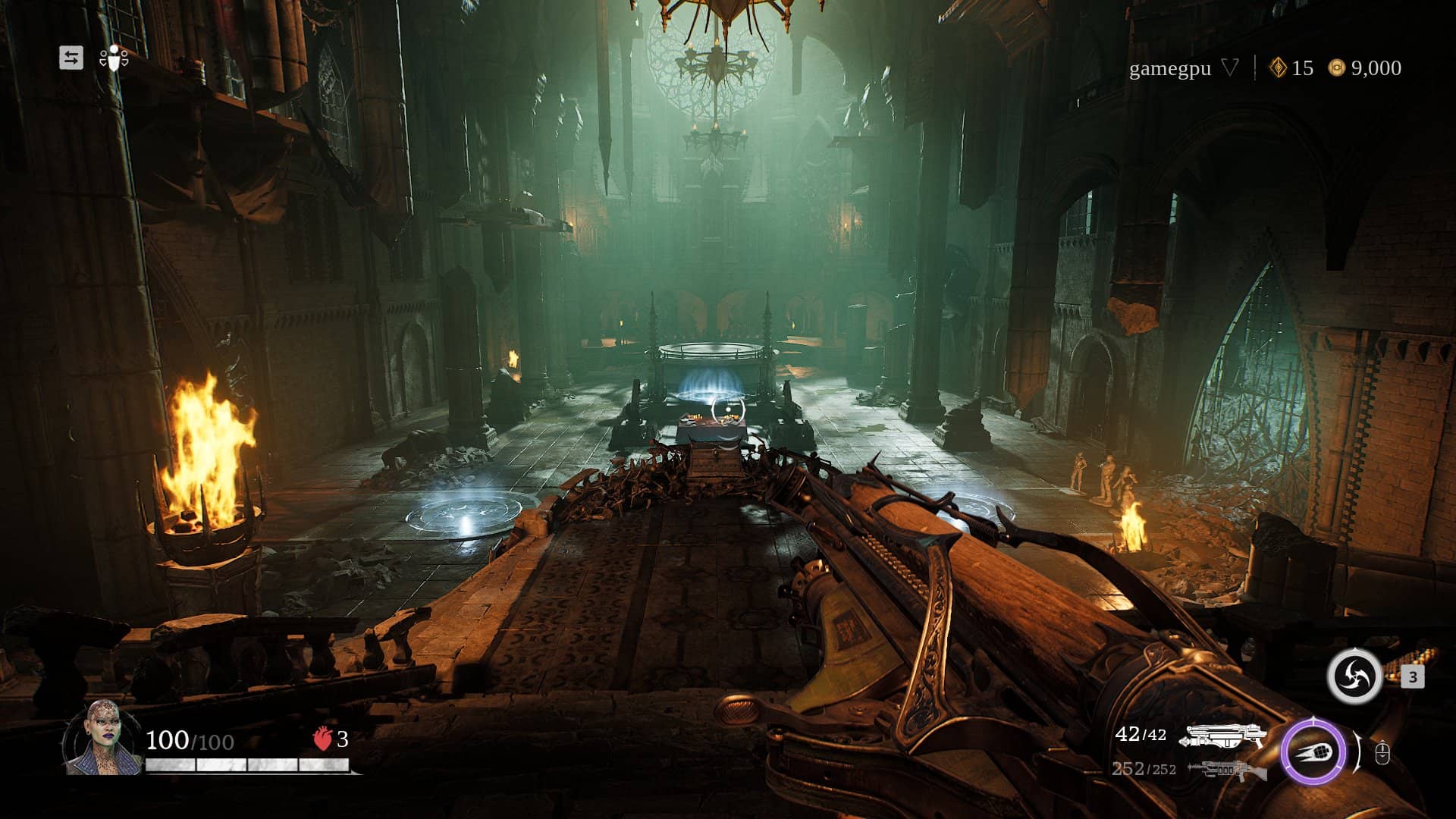1456x819 pixels.
Task: Activate the spiral blades ability
Action: (x=1354, y=676)
